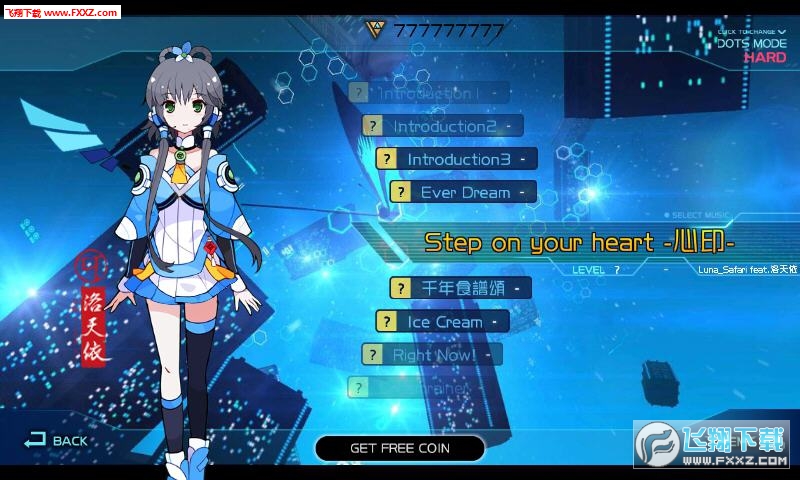Select the Introduction2 song entry
Image resolution: width=800 pixels, height=480 pixels.
tap(443, 126)
